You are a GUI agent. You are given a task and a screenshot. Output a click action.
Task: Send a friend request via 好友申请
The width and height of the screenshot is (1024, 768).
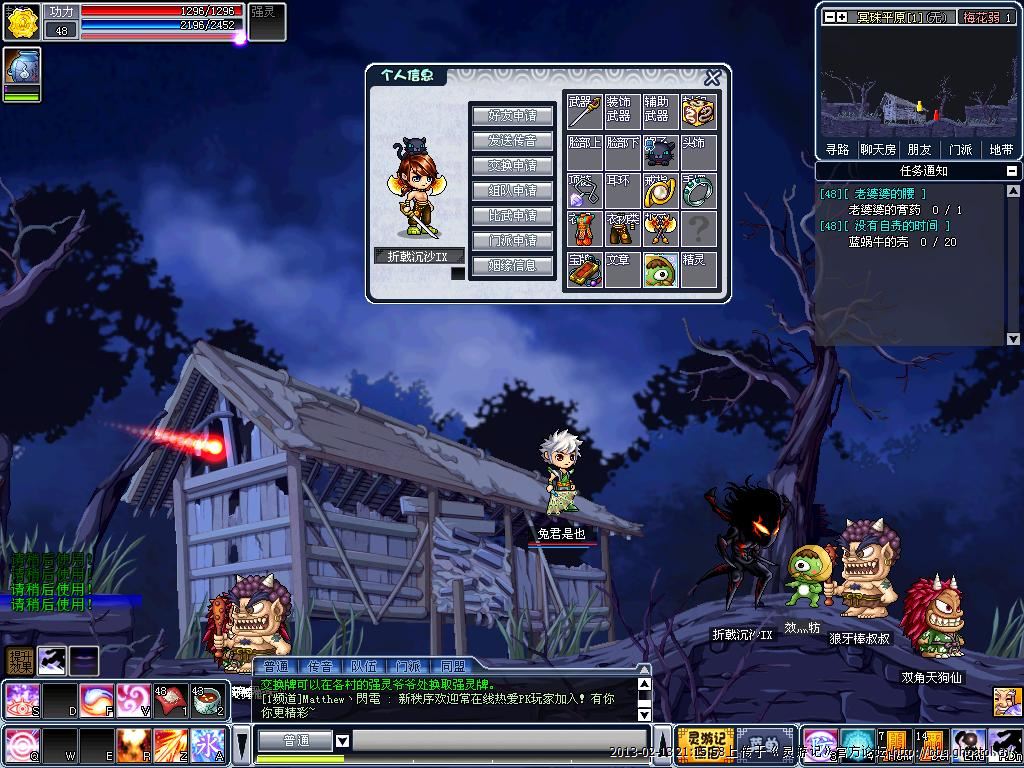(512, 115)
